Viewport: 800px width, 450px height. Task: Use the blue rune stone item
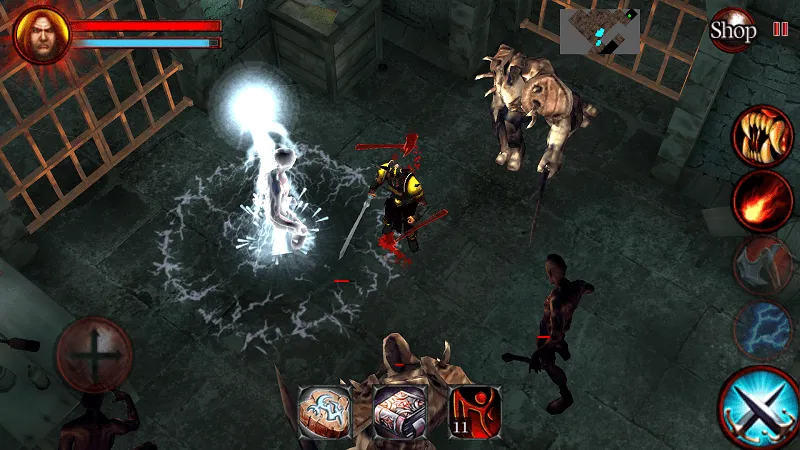[x=325, y=411]
